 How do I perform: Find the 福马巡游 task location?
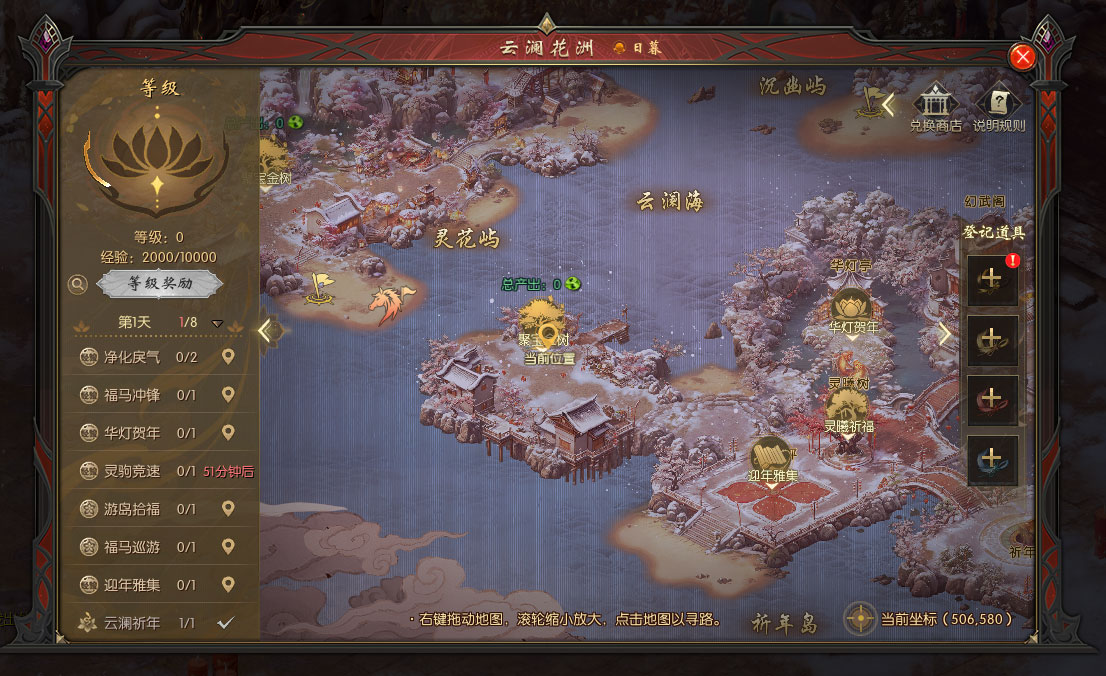coord(228,547)
